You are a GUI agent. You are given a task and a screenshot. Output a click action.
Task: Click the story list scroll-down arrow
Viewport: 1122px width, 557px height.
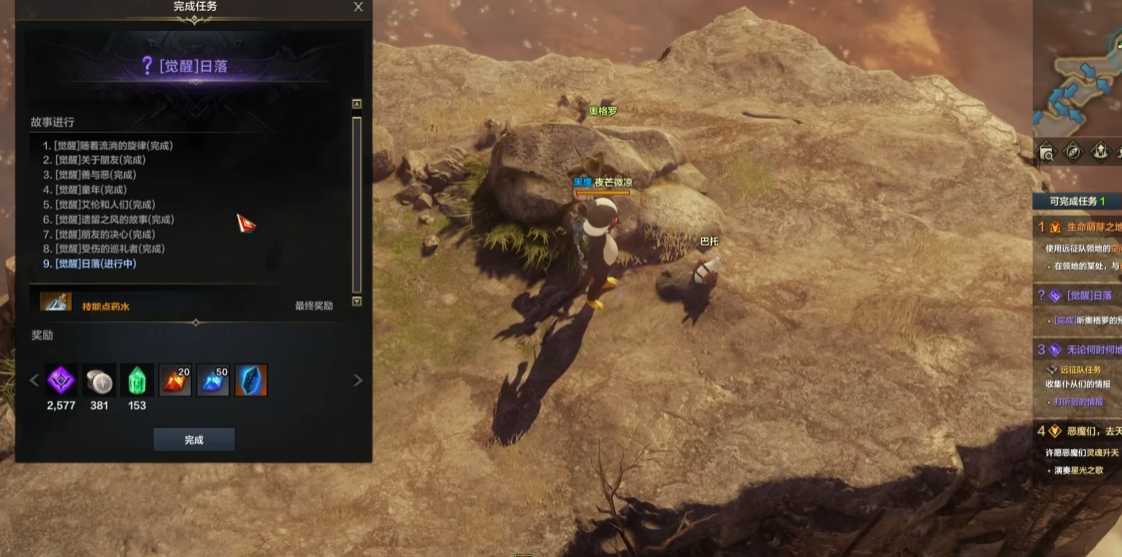pyautogui.click(x=357, y=301)
